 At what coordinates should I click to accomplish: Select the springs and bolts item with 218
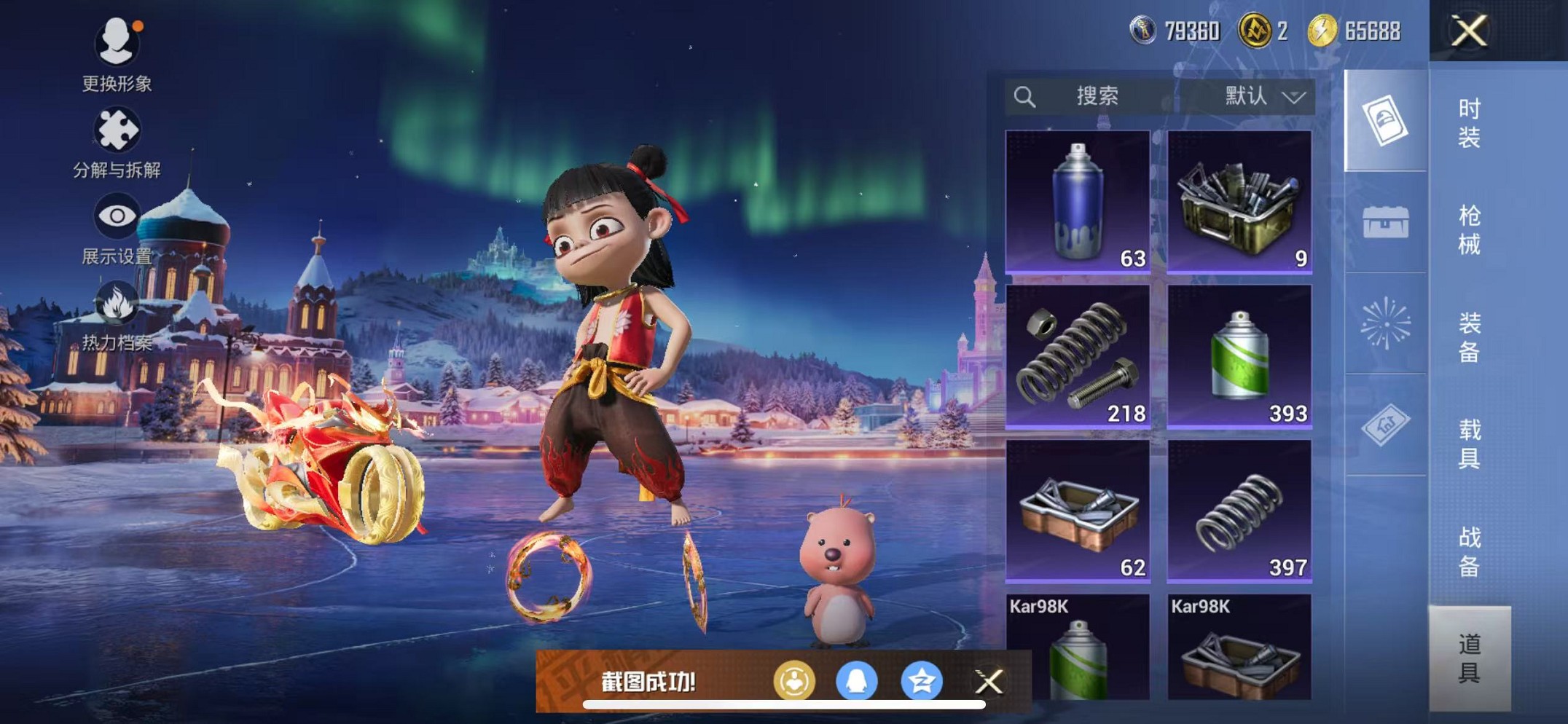(x=1078, y=356)
